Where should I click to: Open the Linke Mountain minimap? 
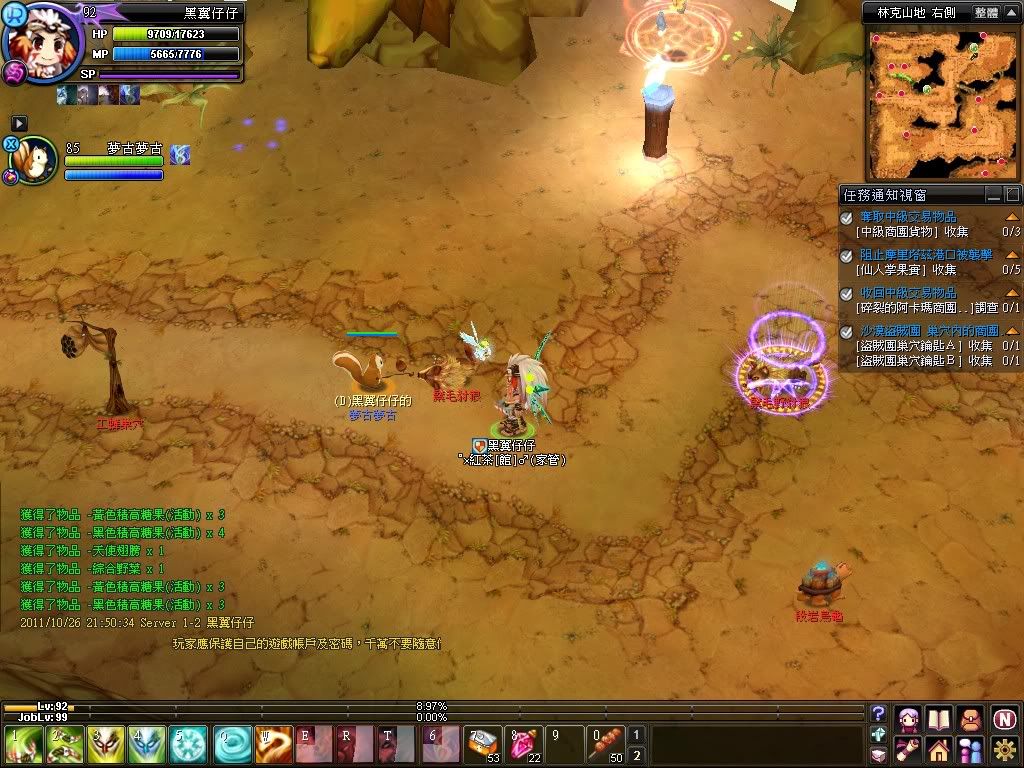(x=940, y=102)
